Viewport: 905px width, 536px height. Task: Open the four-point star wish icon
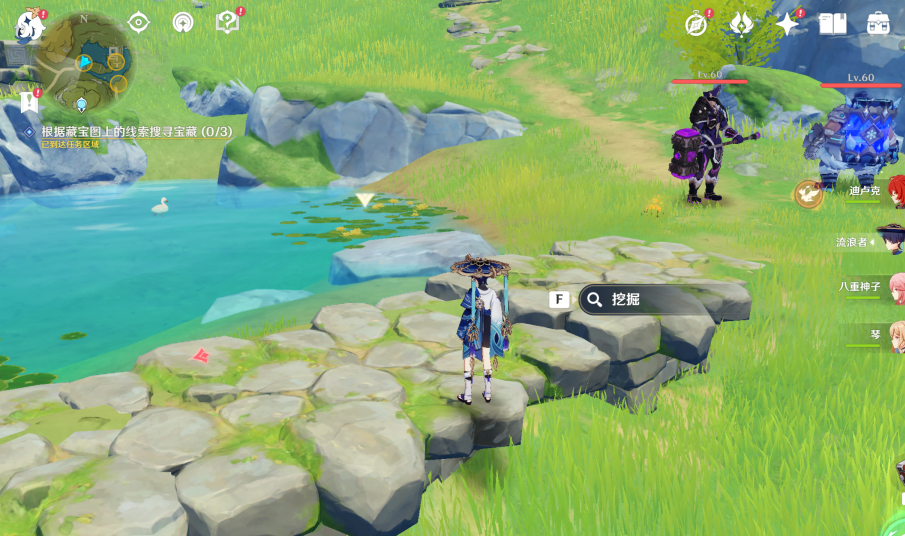787,24
